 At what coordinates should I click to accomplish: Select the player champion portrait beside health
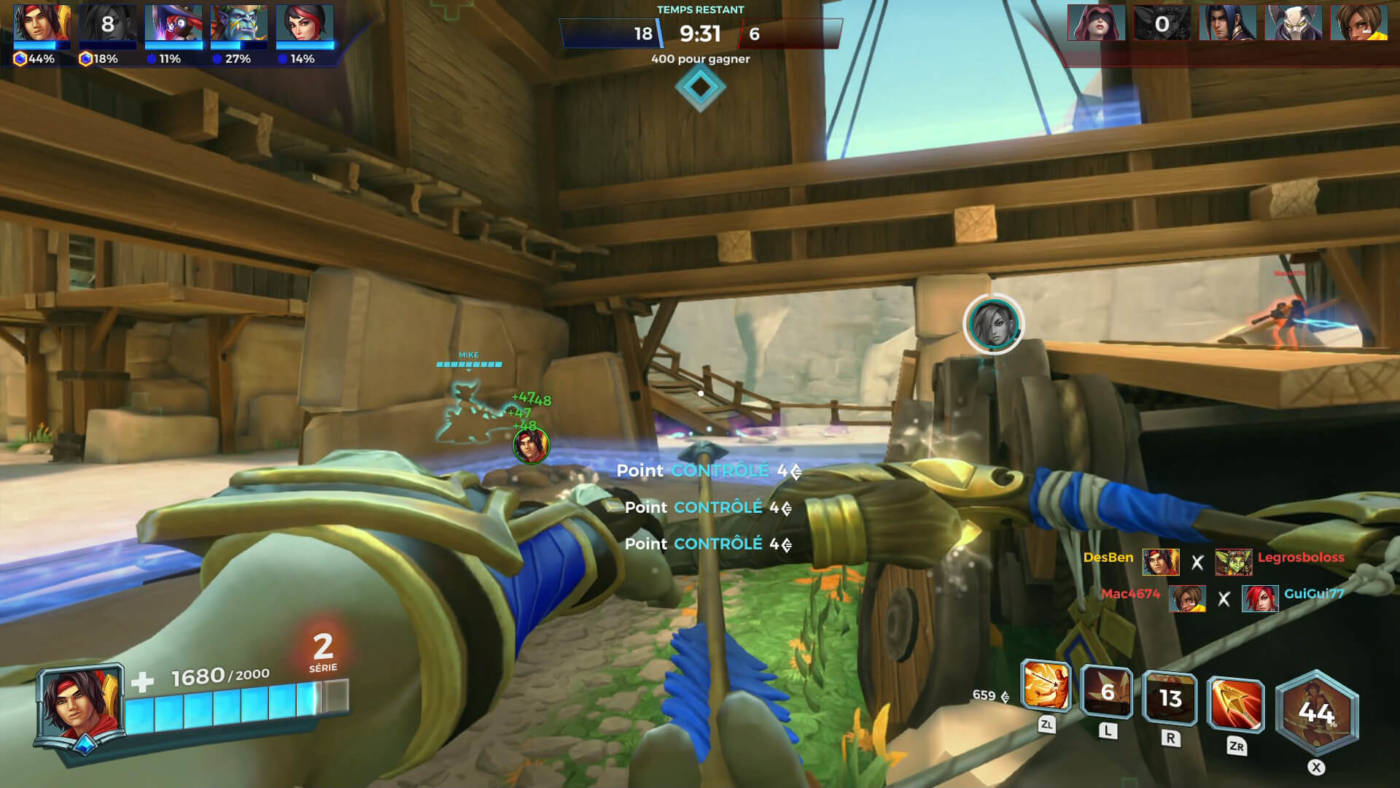(79, 704)
